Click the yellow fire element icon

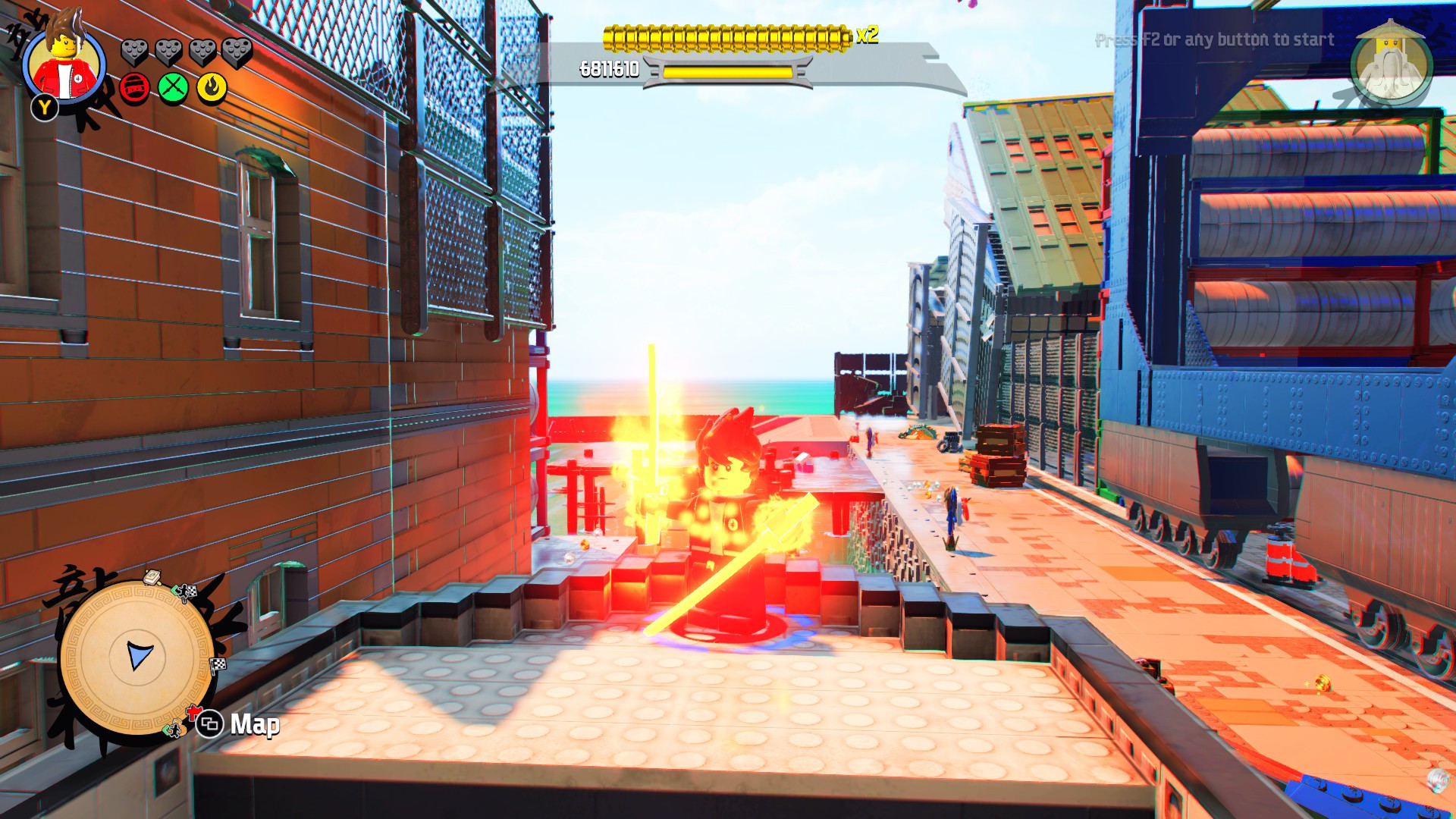coord(210,87)
